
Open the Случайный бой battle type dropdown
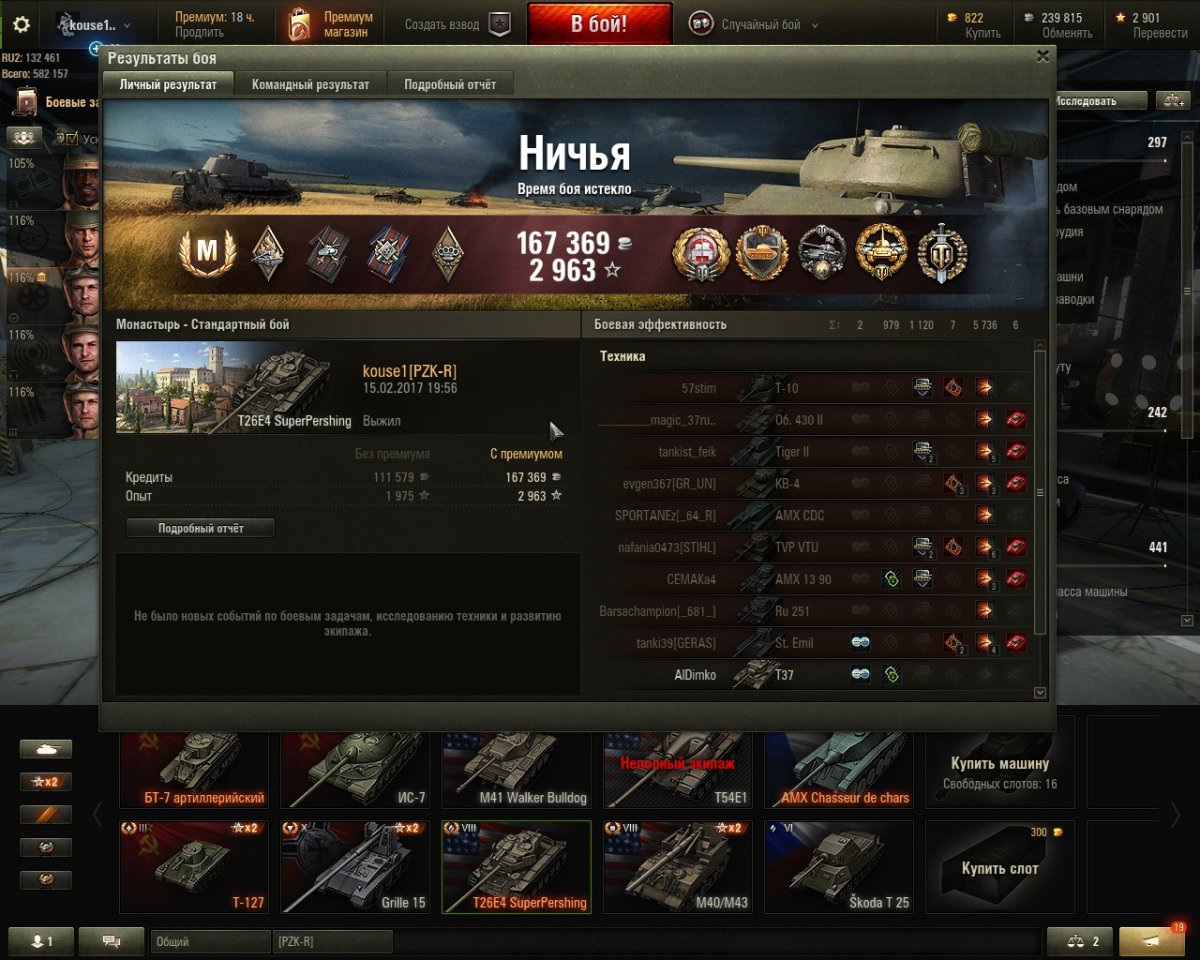(x=754, y=24)
